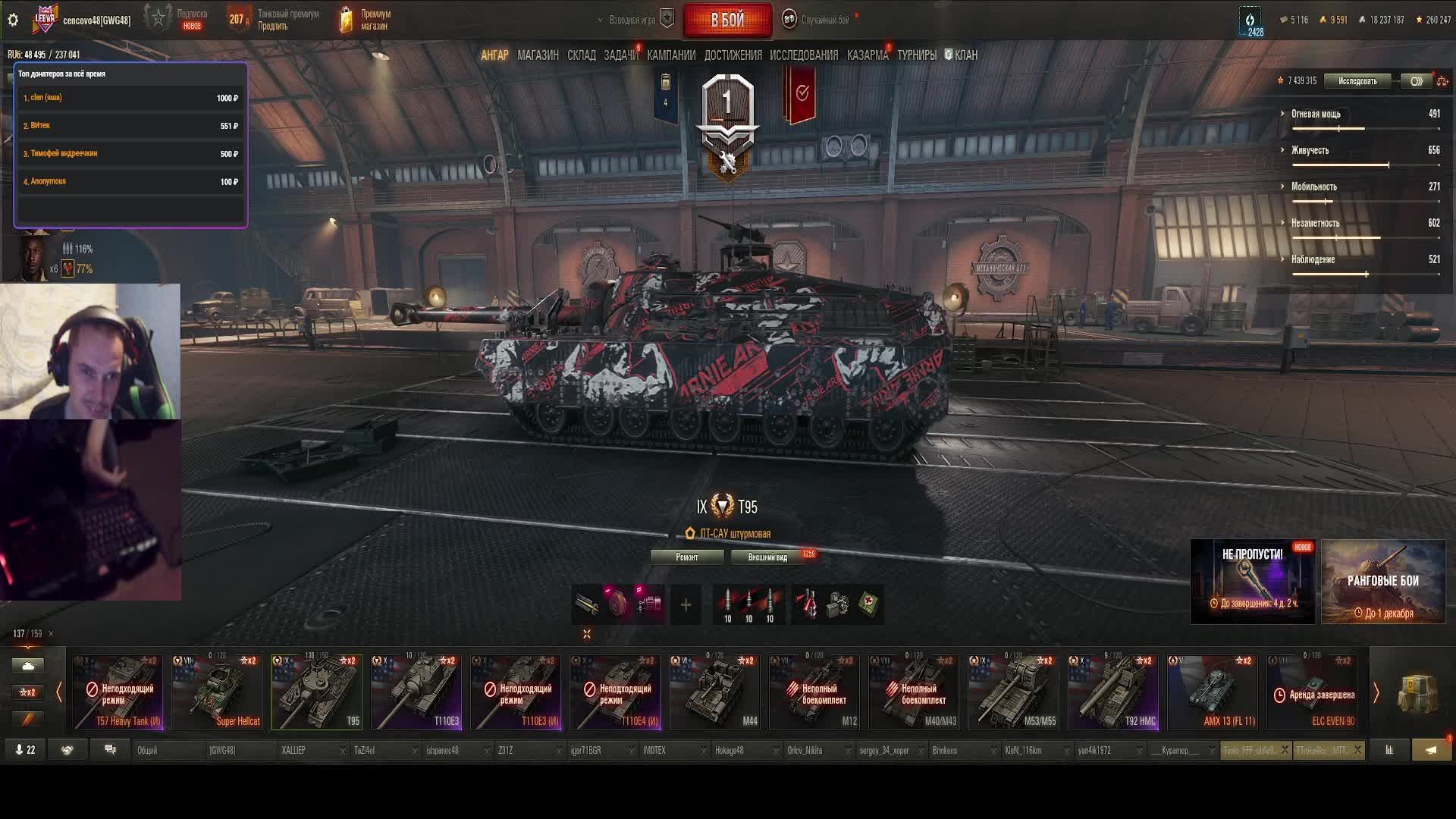1456x819 pixels.
Task: Start battle with the red В БОЙ button
Action: (727, 20)
